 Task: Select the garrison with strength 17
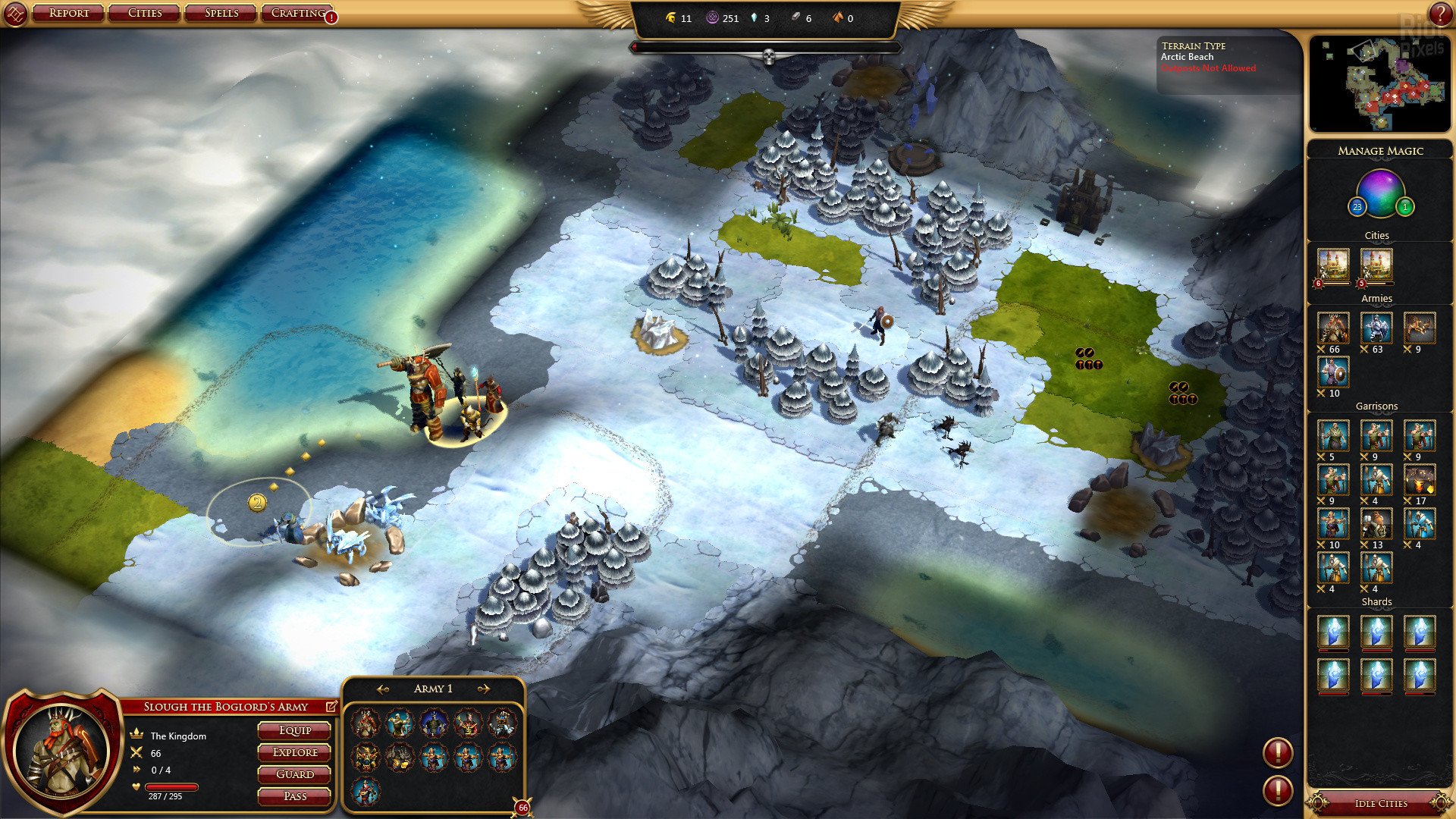pyautogui.click(x=1419, y=480)
